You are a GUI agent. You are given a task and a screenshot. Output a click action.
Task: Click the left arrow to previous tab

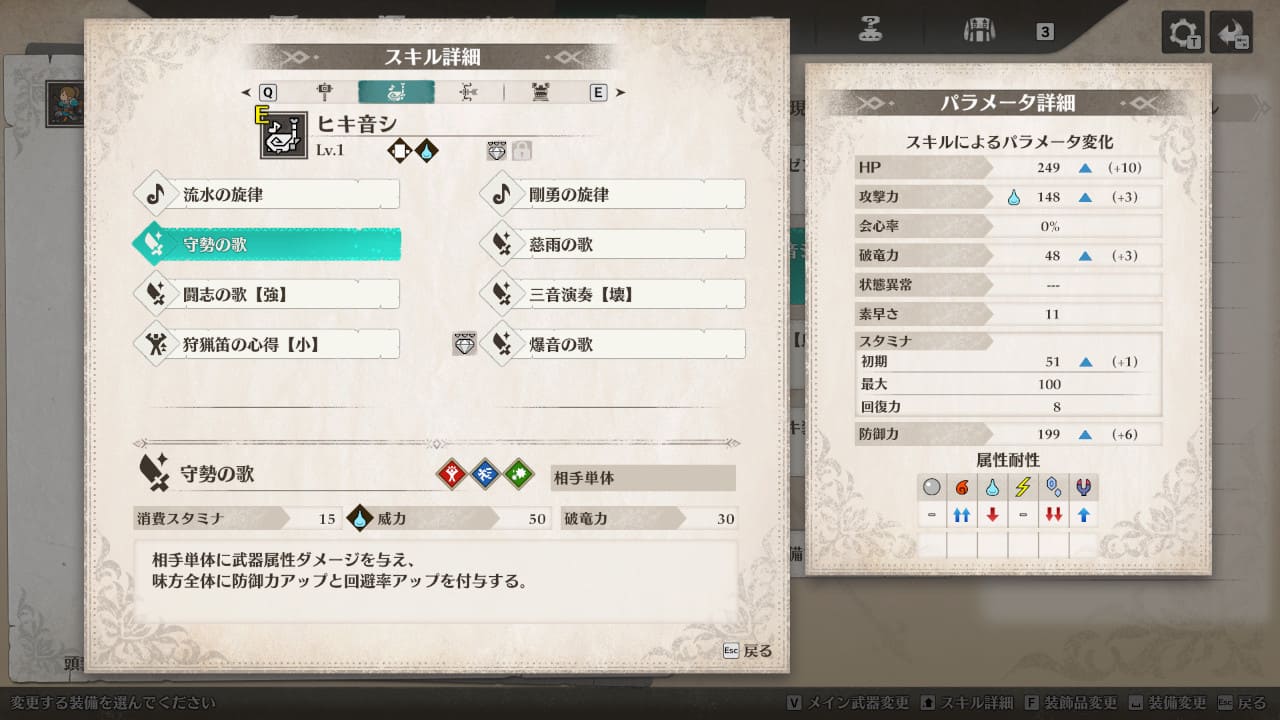click(x=246, y=93)
